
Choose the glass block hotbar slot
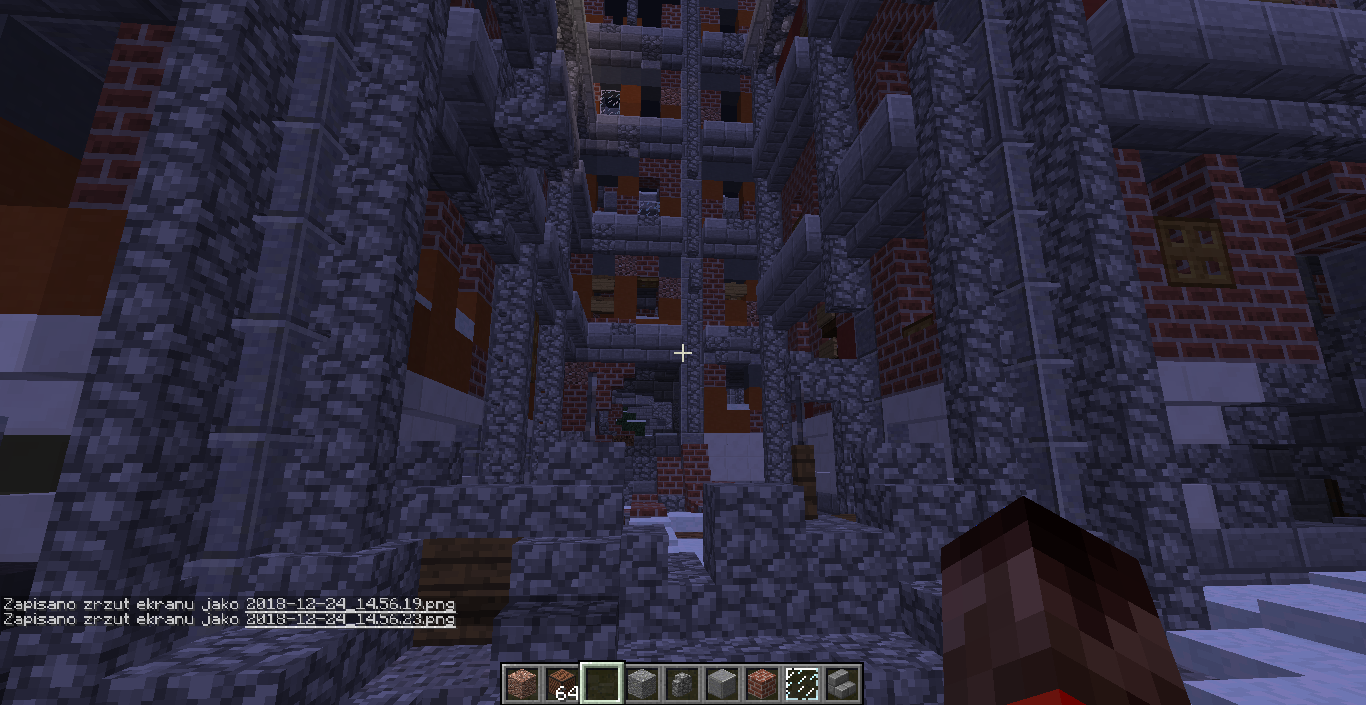coord(801,684)
